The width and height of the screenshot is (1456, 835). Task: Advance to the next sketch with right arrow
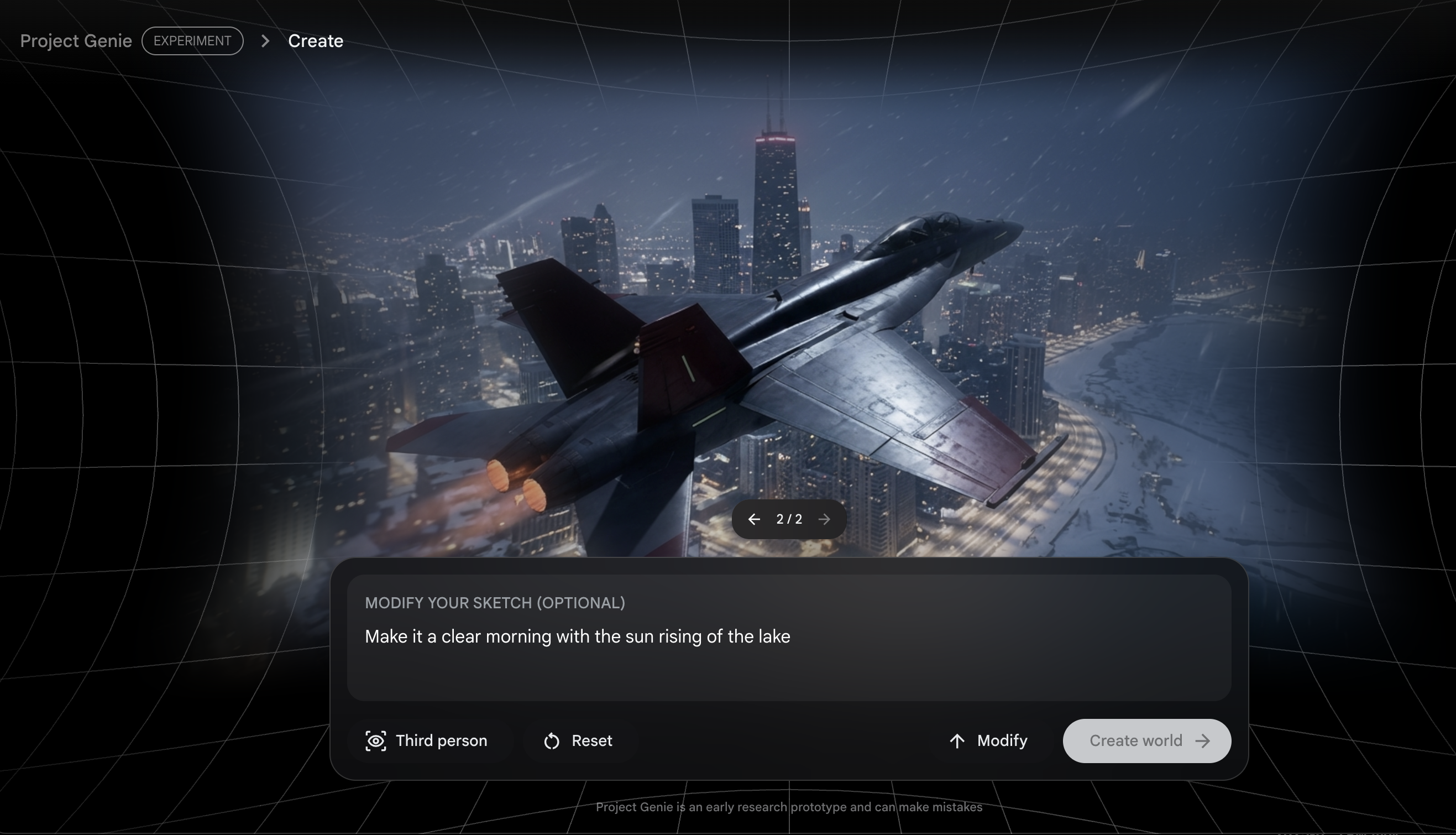(x=824, y=519)
